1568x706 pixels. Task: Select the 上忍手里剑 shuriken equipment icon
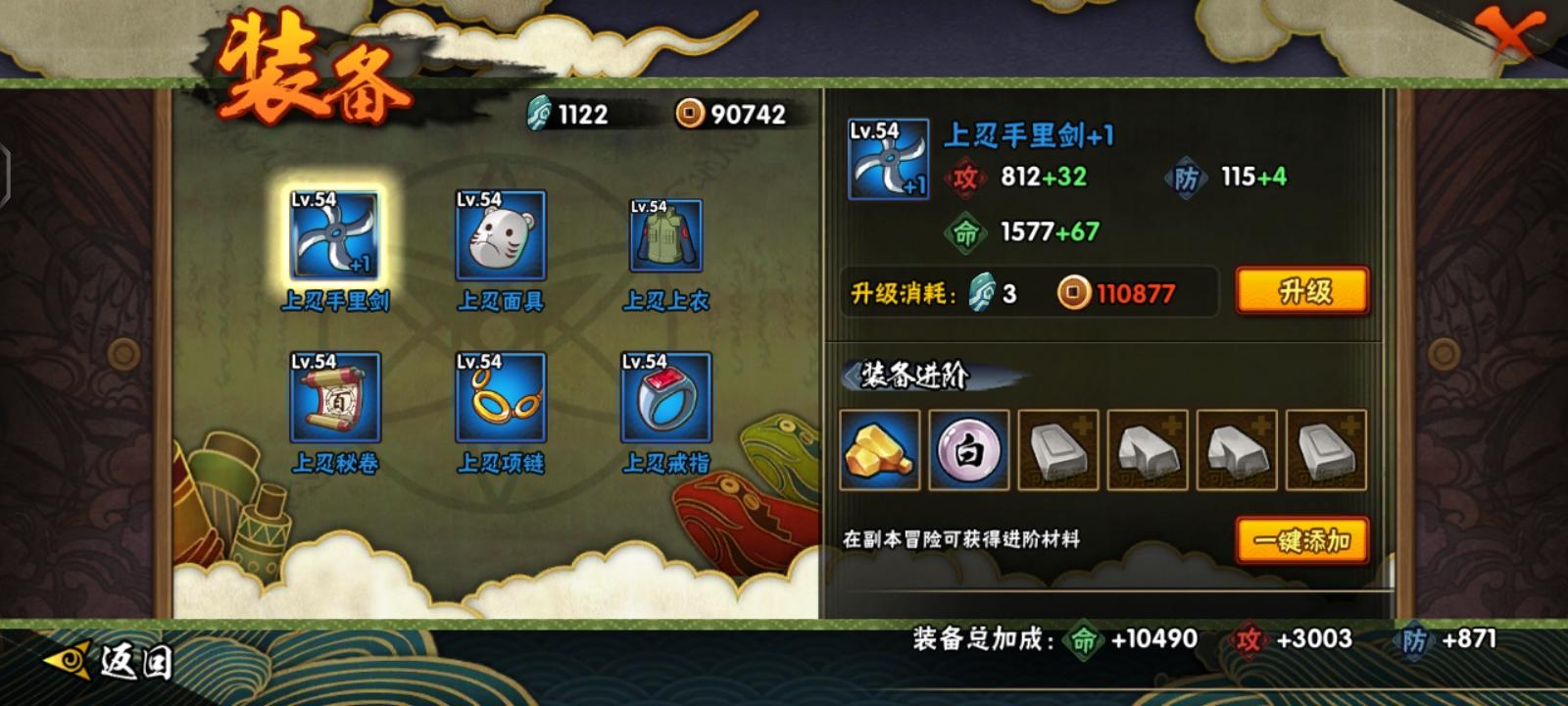click(333, 235)
